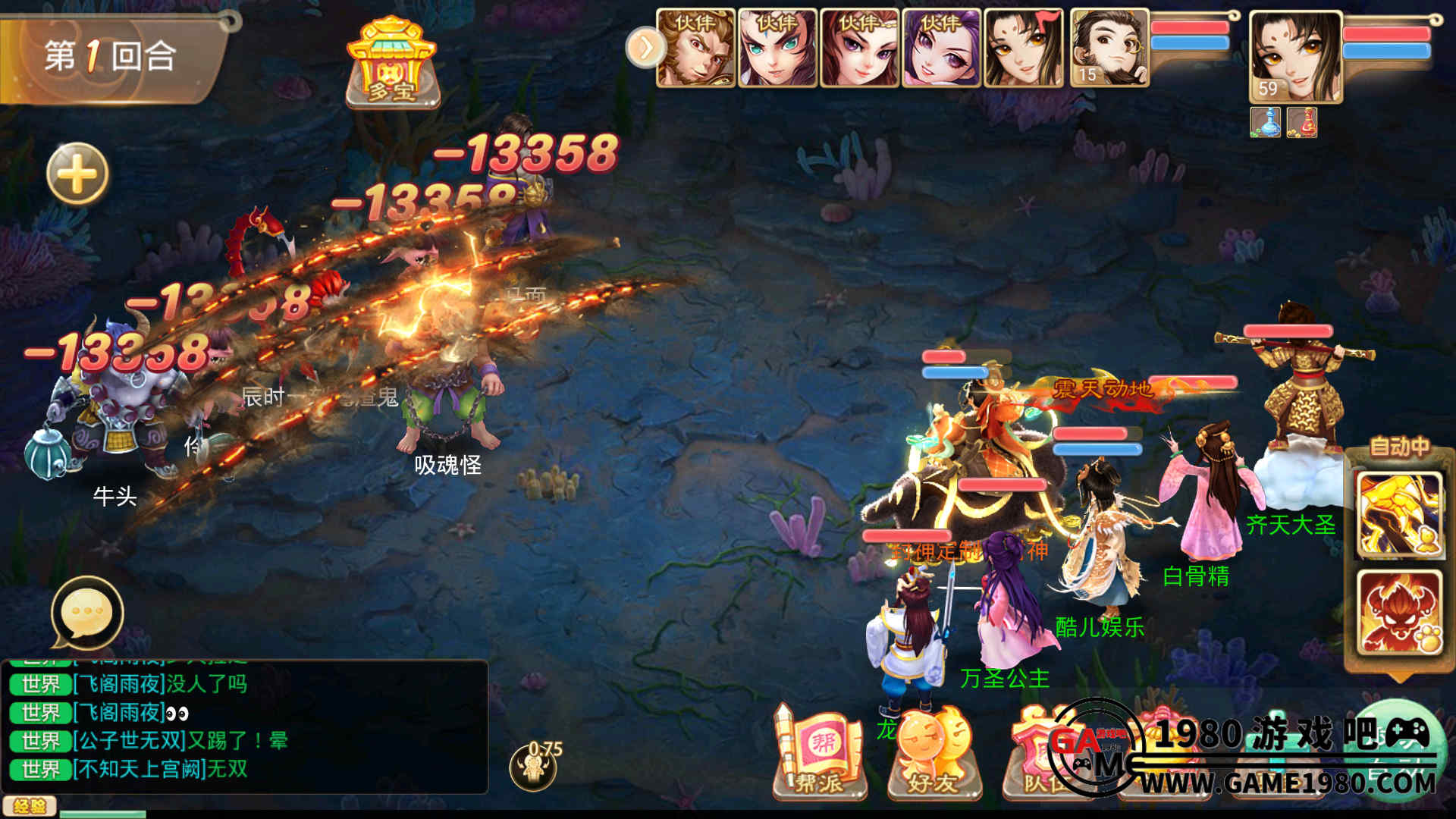Viewport: 1456px width, 819px height.
Task: Click the 0.75 round figure icon
Action: 535,764
